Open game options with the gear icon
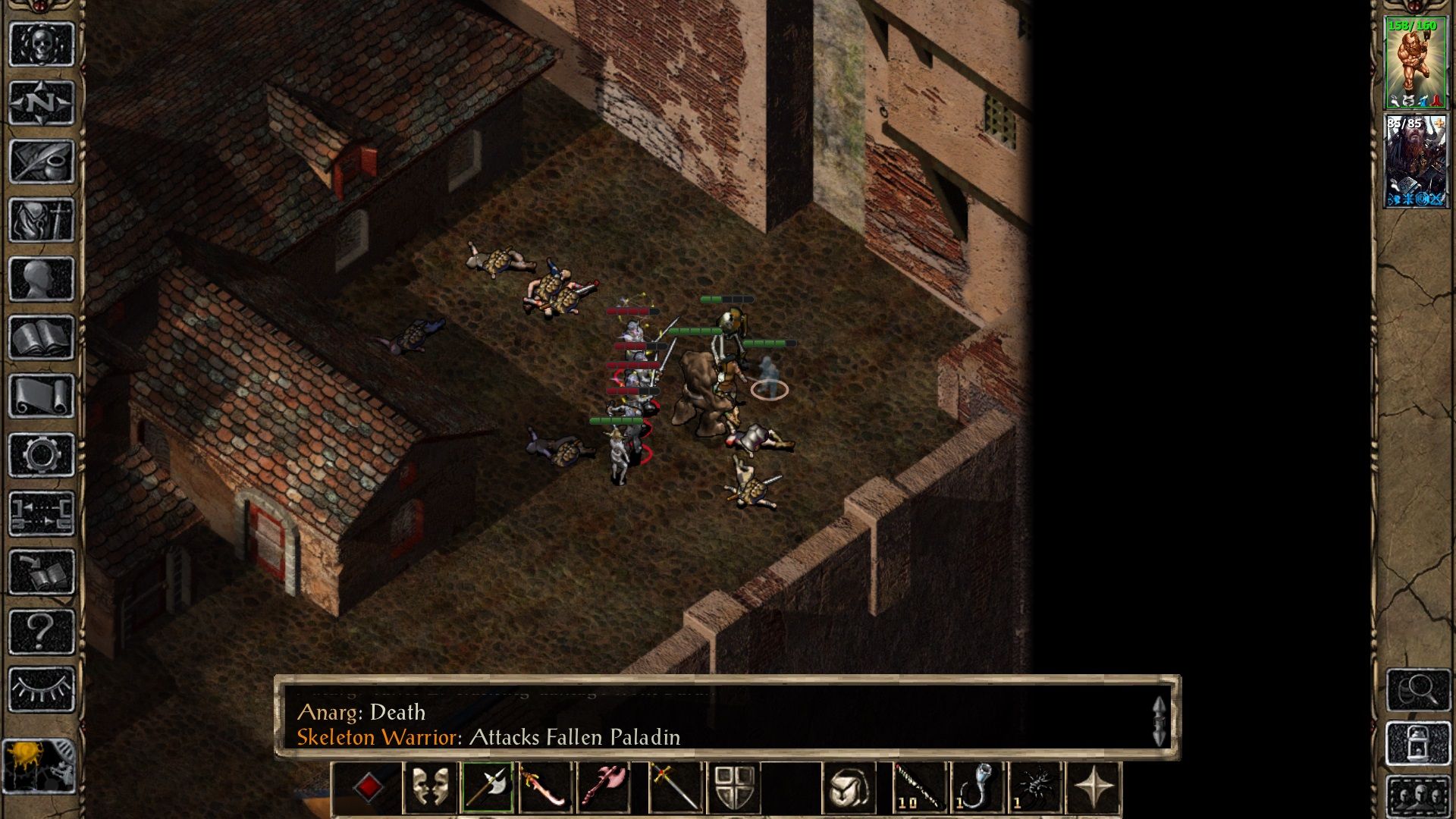Screen dimensions: 1456x819 42,455
